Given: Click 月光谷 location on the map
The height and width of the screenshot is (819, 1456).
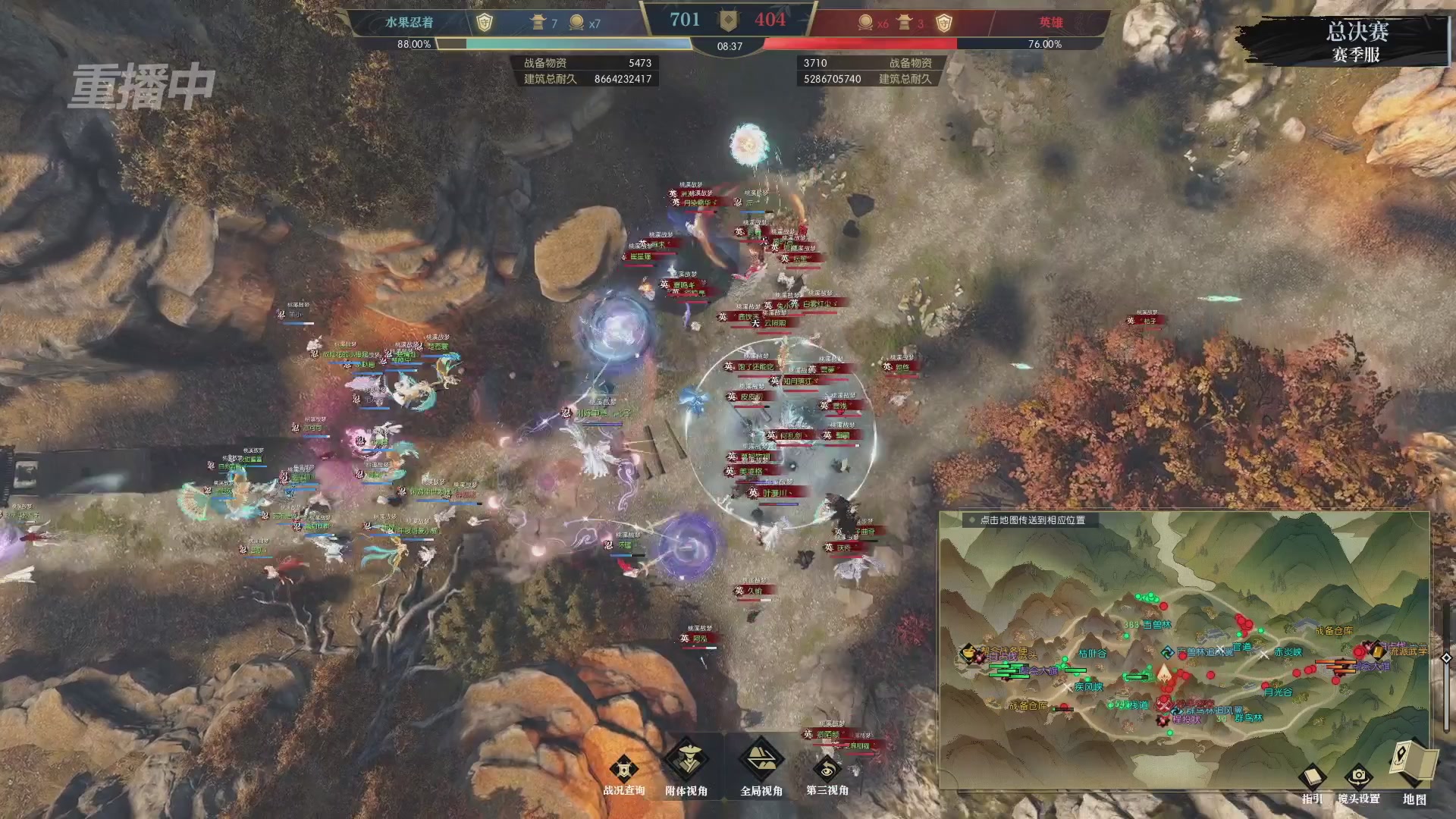Looking at the screenshot, I should tap(1278, 692).
